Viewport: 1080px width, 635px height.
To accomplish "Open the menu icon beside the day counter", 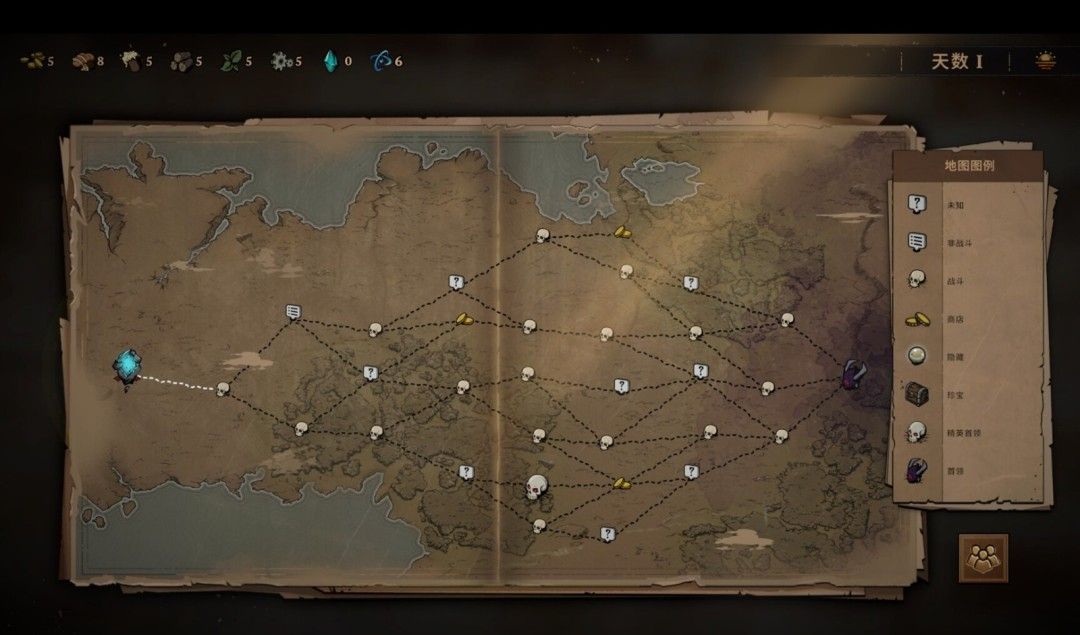I will tap(1045, 61).
